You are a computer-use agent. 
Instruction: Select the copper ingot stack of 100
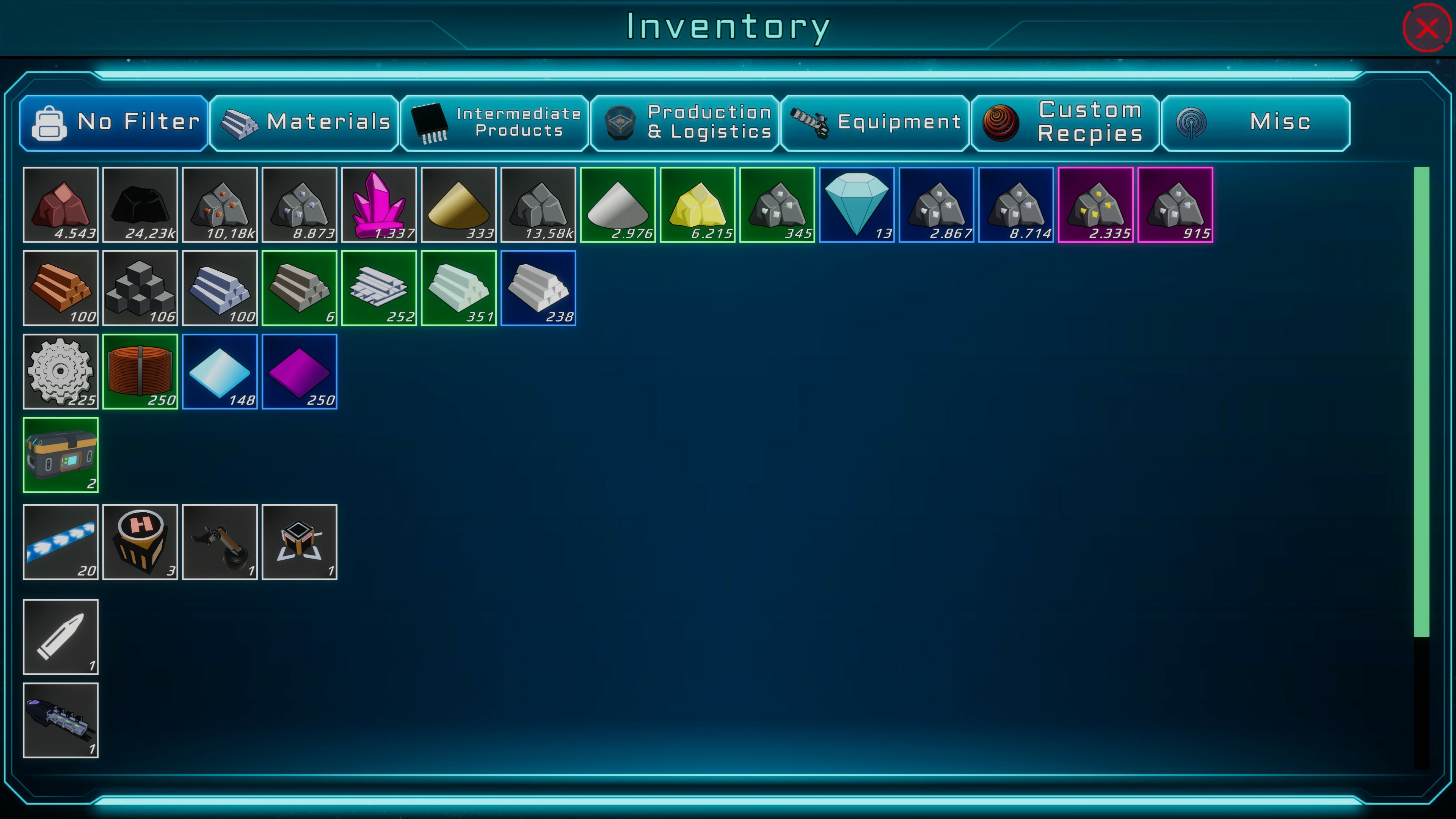(x=61, y=288)
